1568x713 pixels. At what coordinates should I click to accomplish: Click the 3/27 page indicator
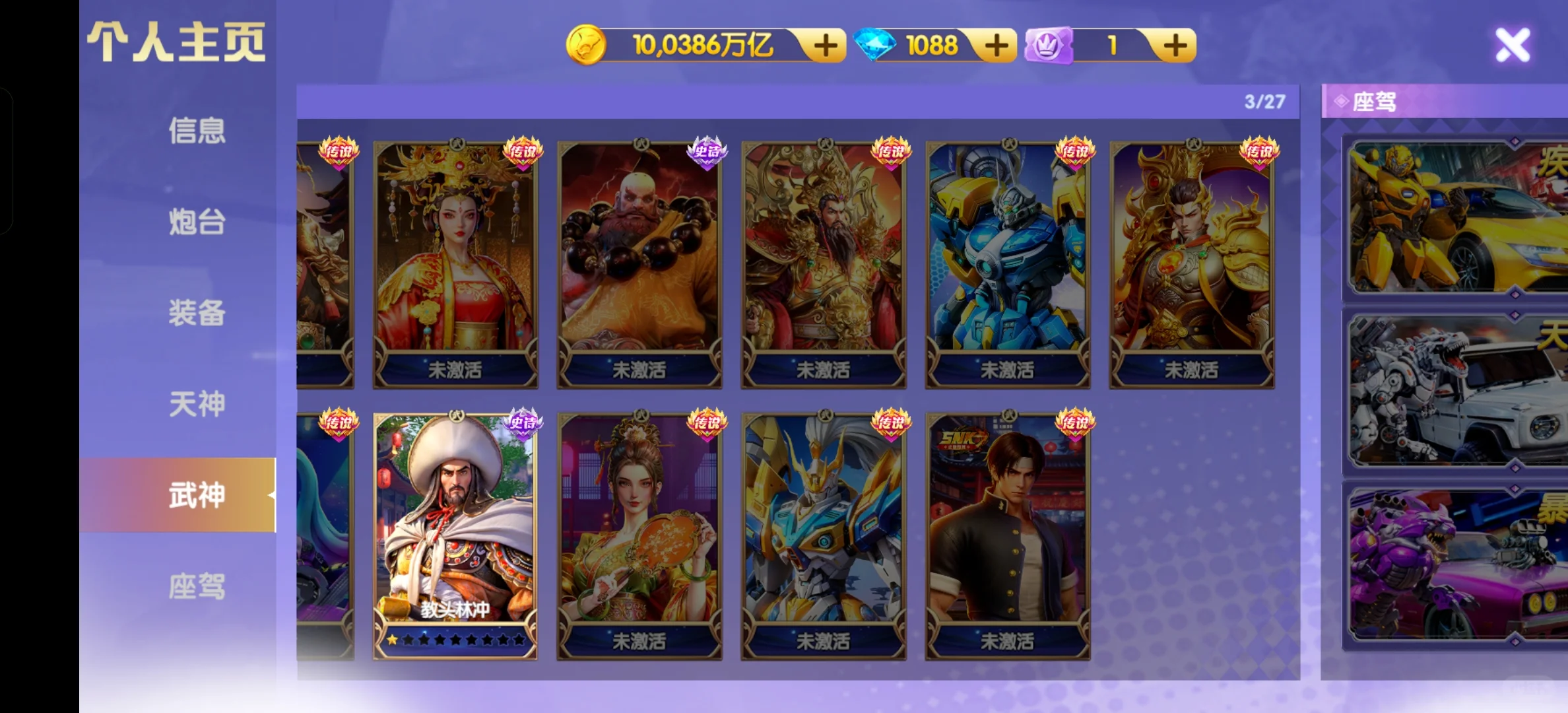[x=1264, y=100]
